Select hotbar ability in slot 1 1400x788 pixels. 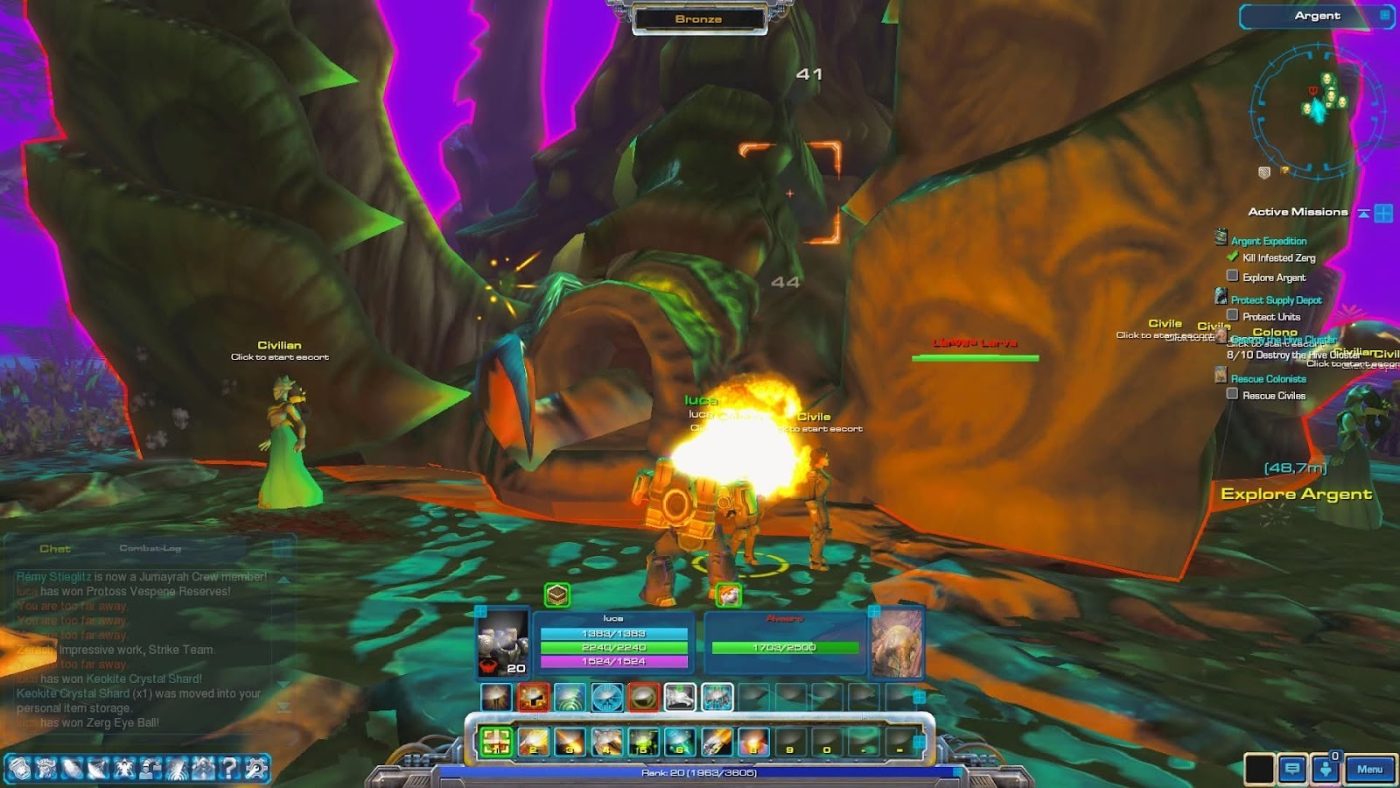pyautogui.click(x=494, y=741)
